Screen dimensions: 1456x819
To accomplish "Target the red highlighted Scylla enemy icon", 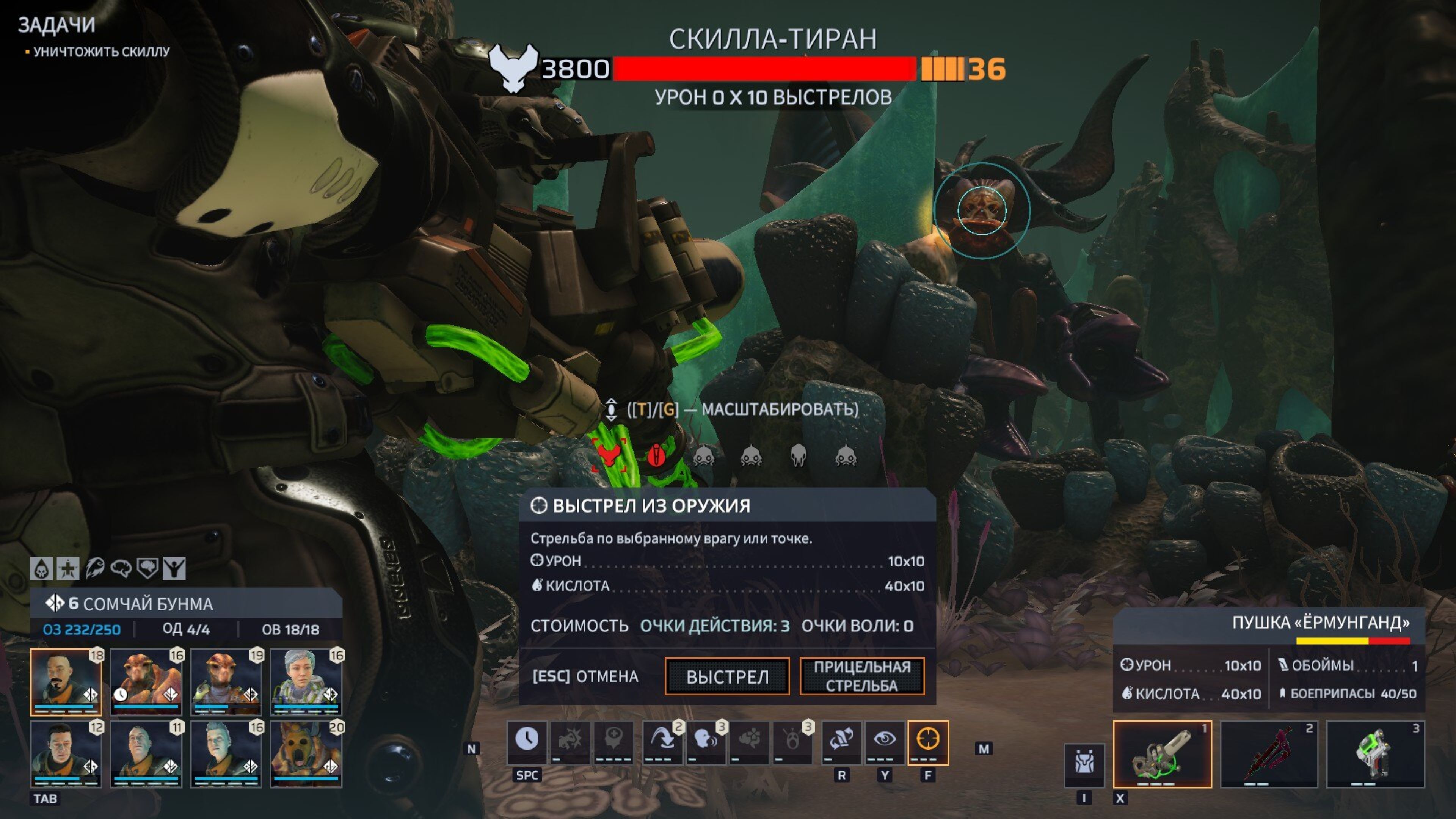I will point(609,455).
